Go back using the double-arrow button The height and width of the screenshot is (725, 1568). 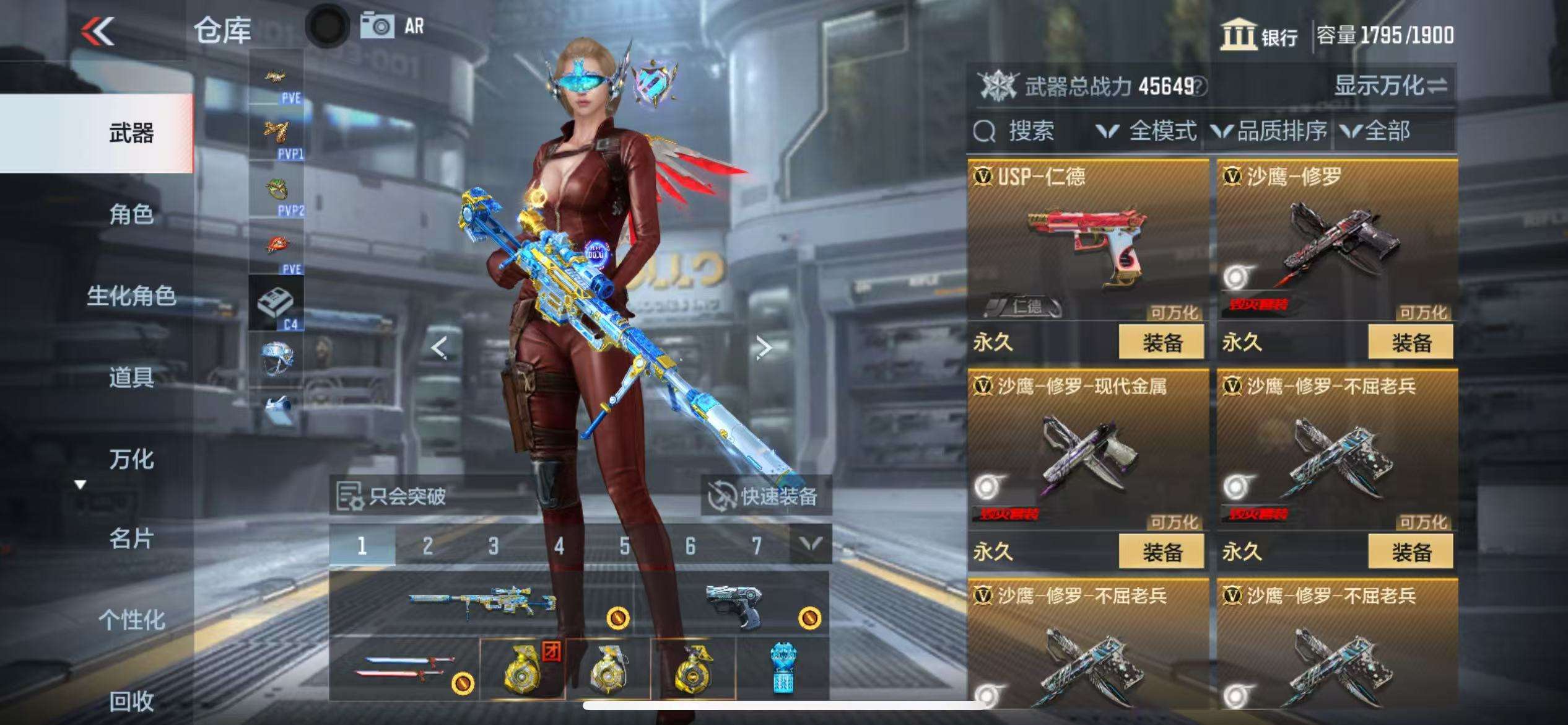point(98,31)
